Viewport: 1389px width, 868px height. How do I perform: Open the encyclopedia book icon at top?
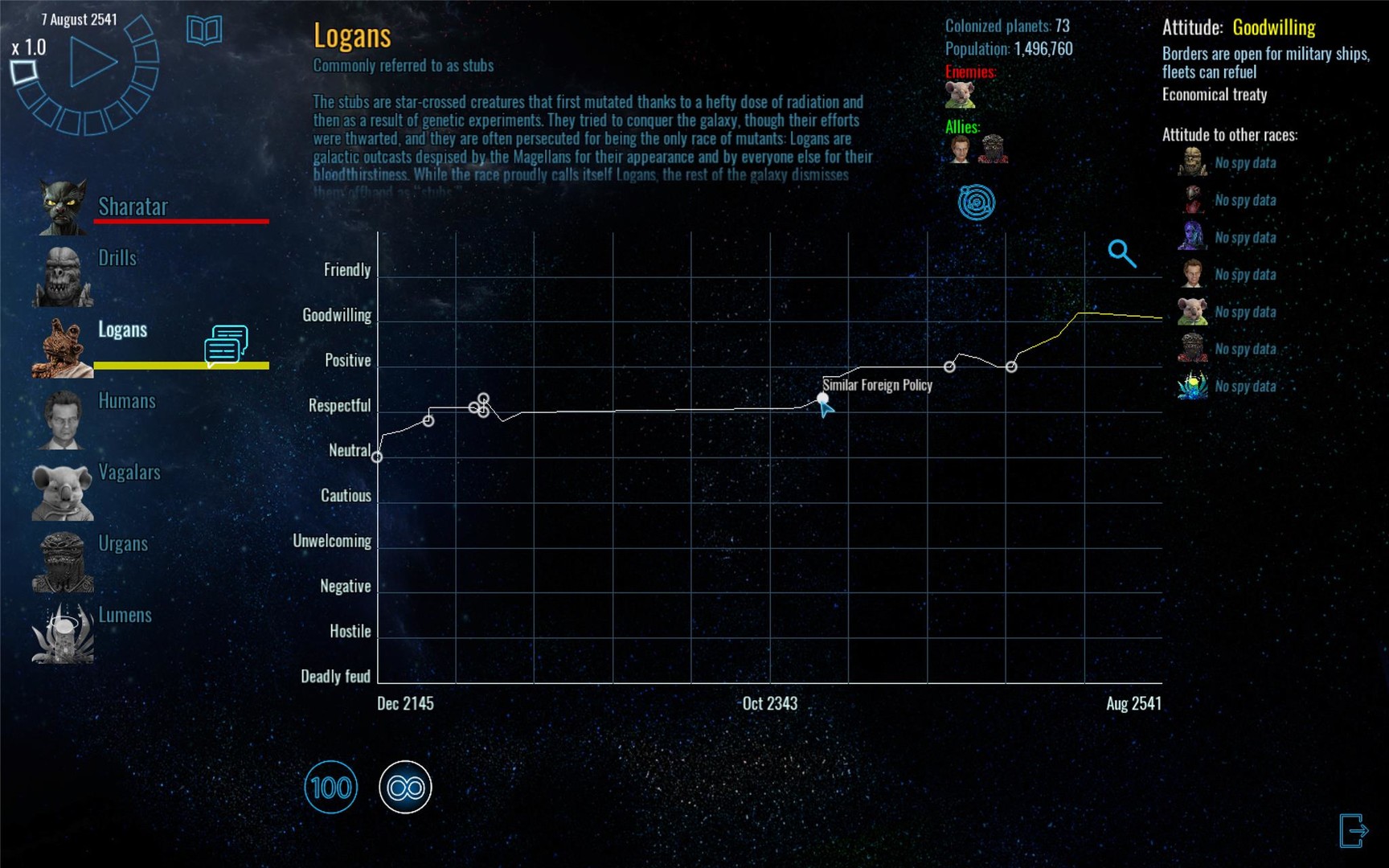click(203, 31)
